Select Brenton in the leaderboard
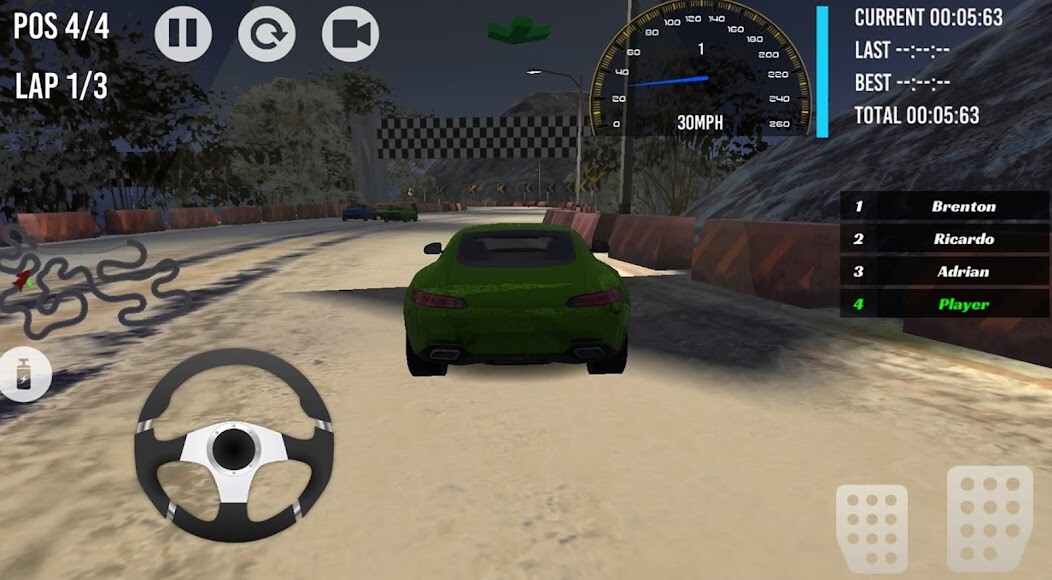 944,207
